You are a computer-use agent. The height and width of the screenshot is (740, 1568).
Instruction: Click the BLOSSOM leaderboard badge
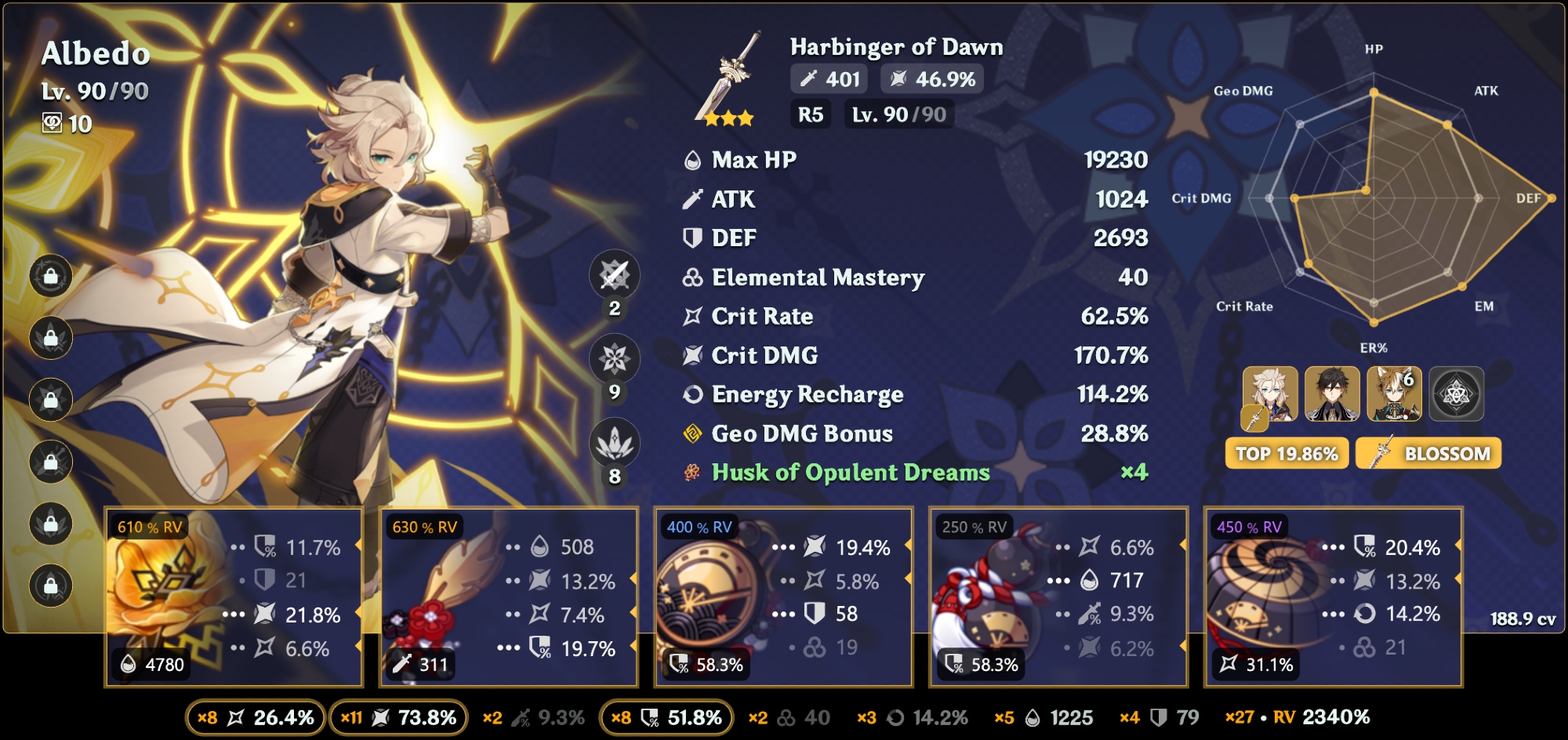(1428, 454)
